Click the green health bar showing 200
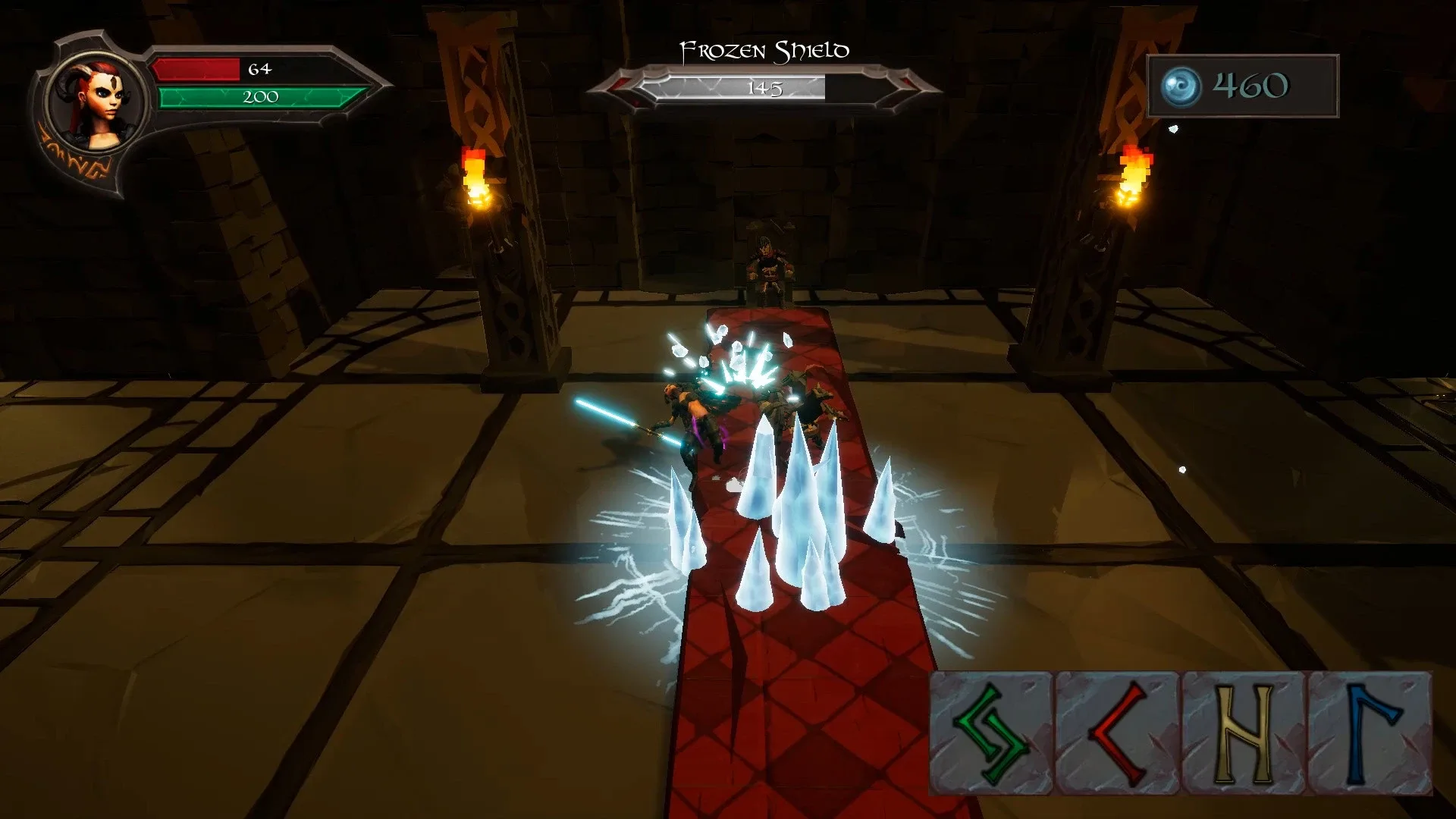The width and height of the screenshot is (1456, 819). 262,96
